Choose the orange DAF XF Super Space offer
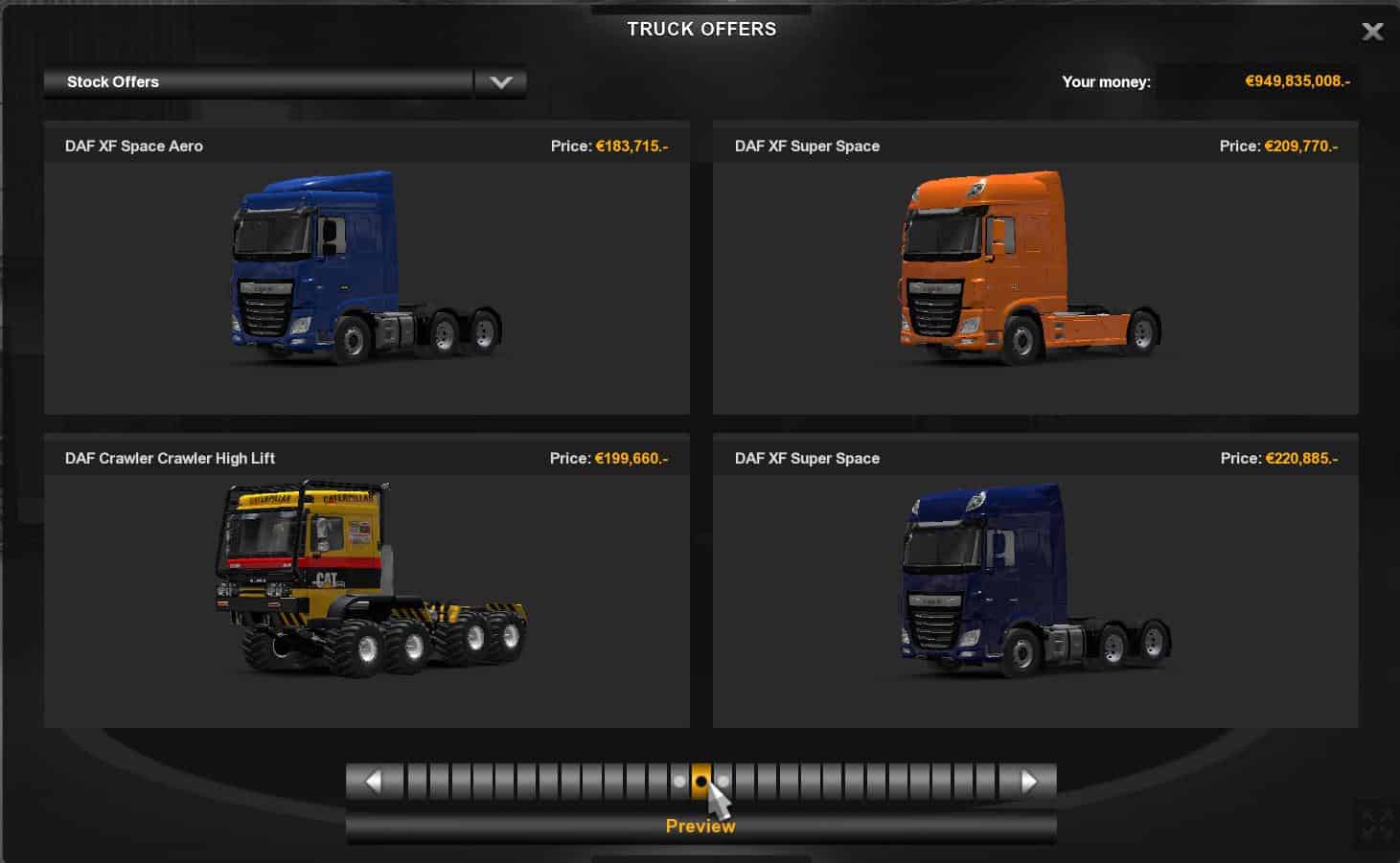This screenshot has width=1400, height=863. pos(1035,268)
